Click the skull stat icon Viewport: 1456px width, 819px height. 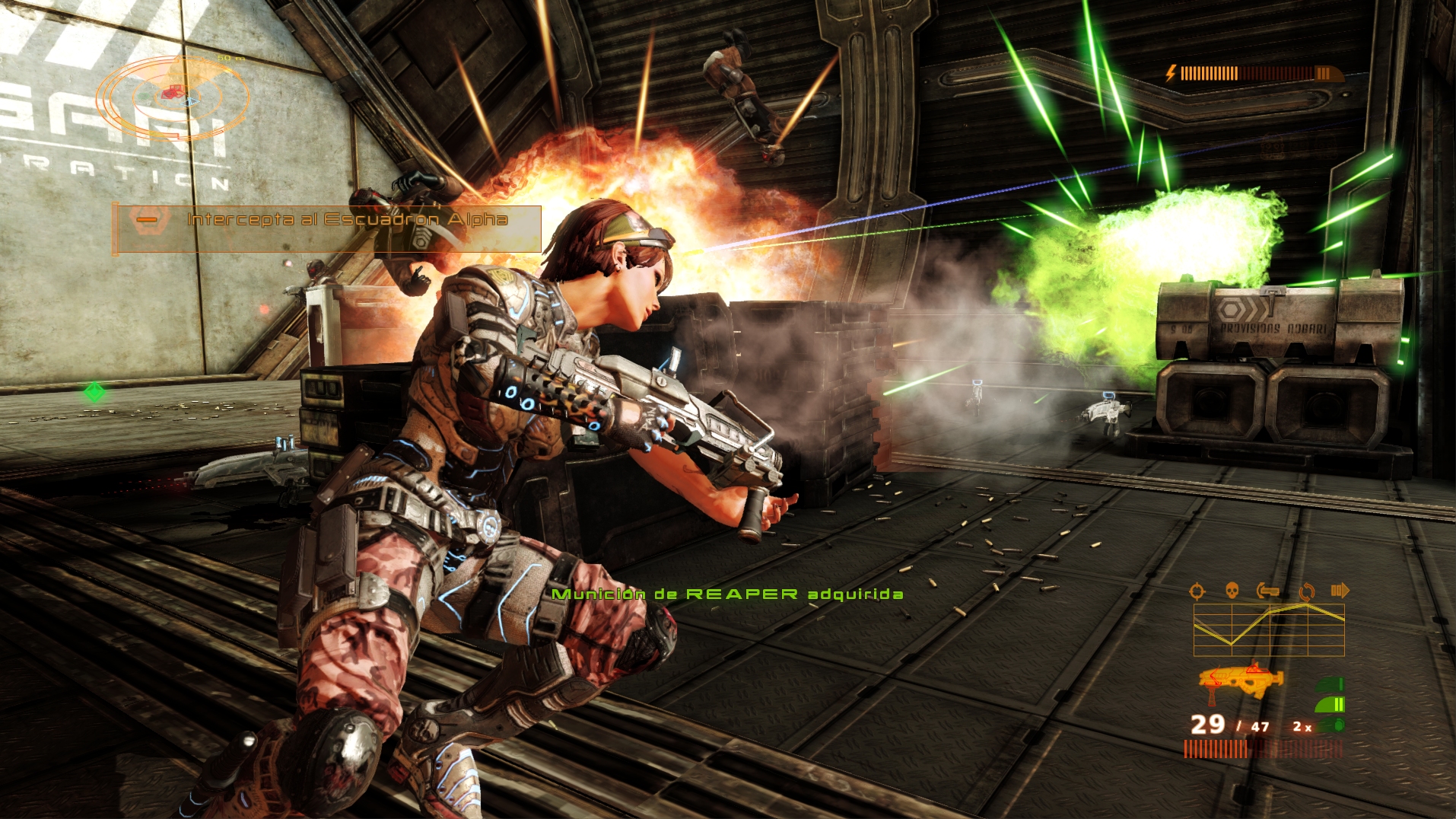[1232, 590]
